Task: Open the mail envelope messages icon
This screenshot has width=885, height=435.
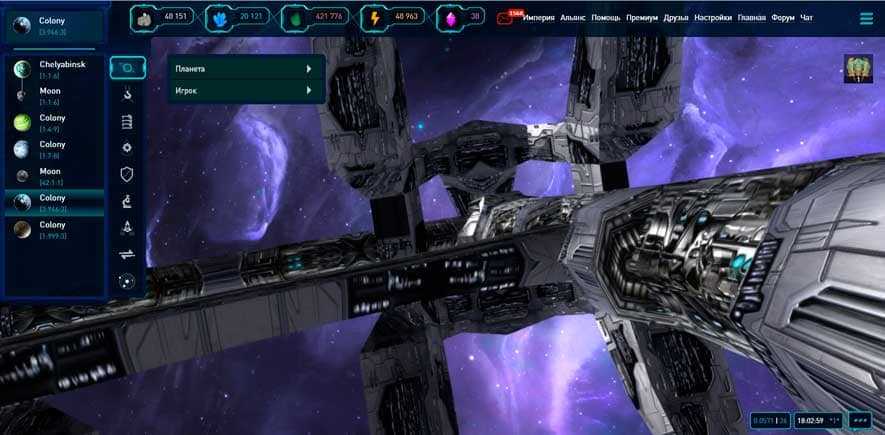Action: pos(505,18)
